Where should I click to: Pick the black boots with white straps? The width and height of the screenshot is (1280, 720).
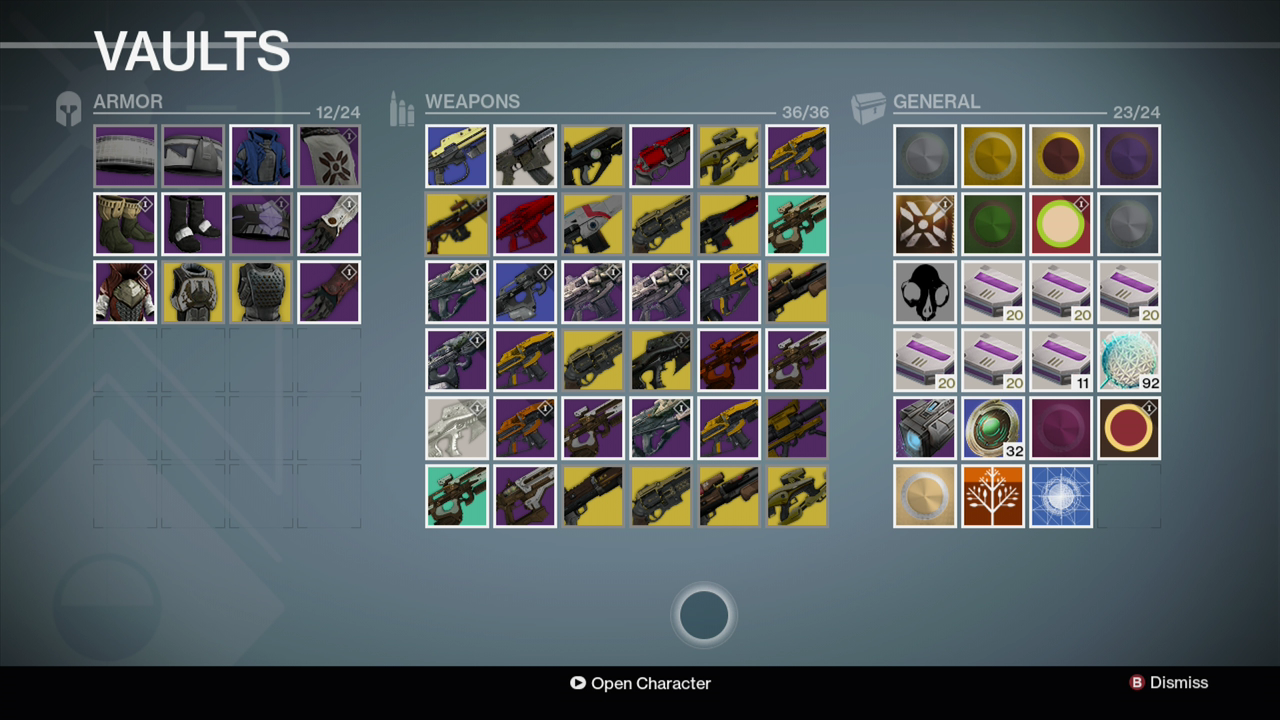pos(193,224)
